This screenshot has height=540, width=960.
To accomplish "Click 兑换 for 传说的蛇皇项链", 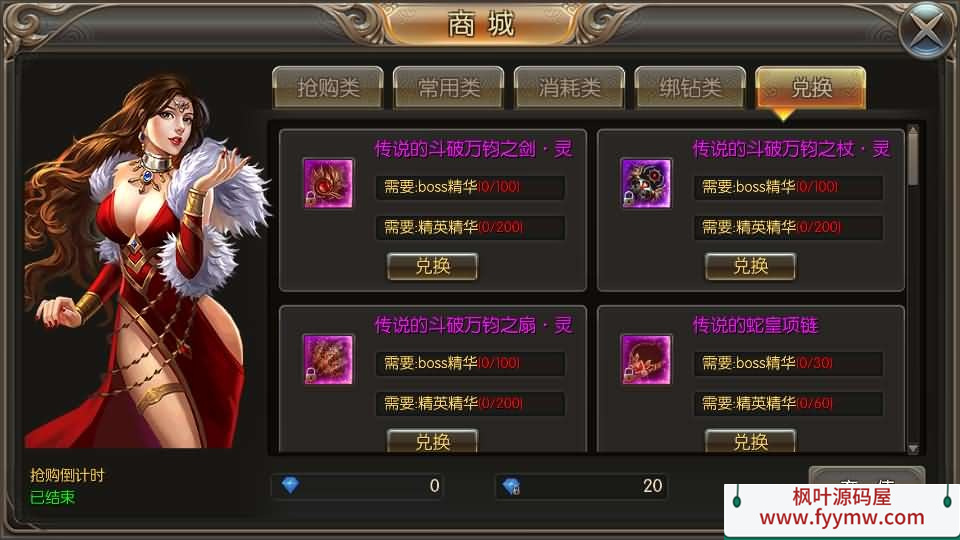I will pos(750,441).
